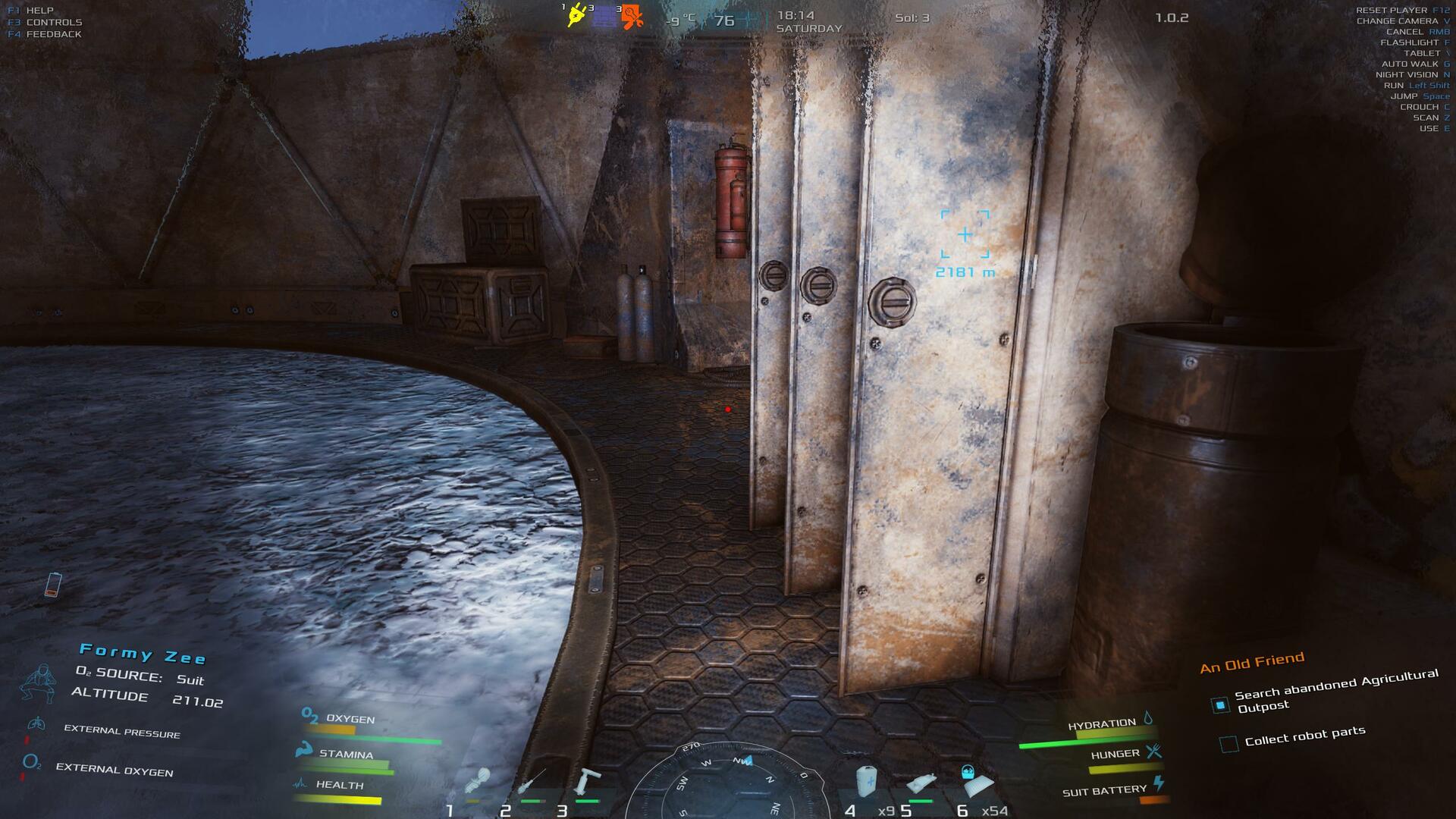Viewport: 1456px width, 819px height.
Task: Click the orange wrench repair alert icon
Action: click(x=632, y=17)
